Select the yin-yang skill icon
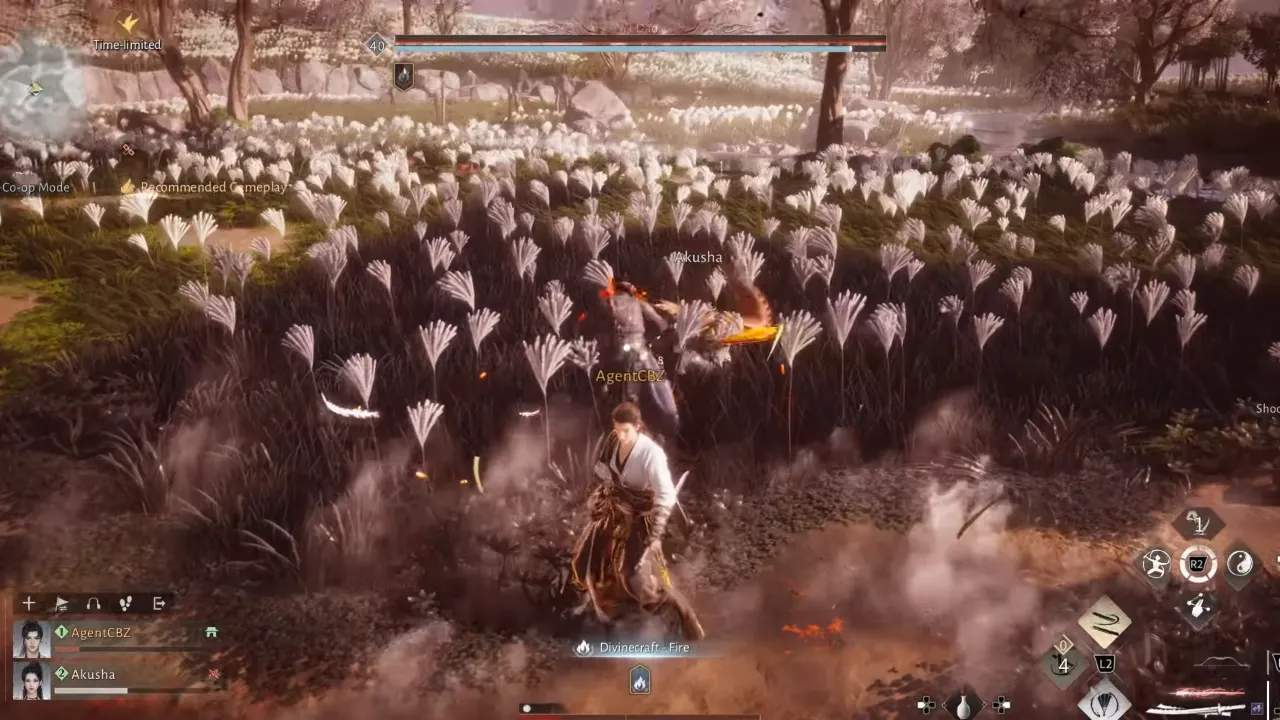This screenshot has height=720, width=1280. pos(1242,564)
